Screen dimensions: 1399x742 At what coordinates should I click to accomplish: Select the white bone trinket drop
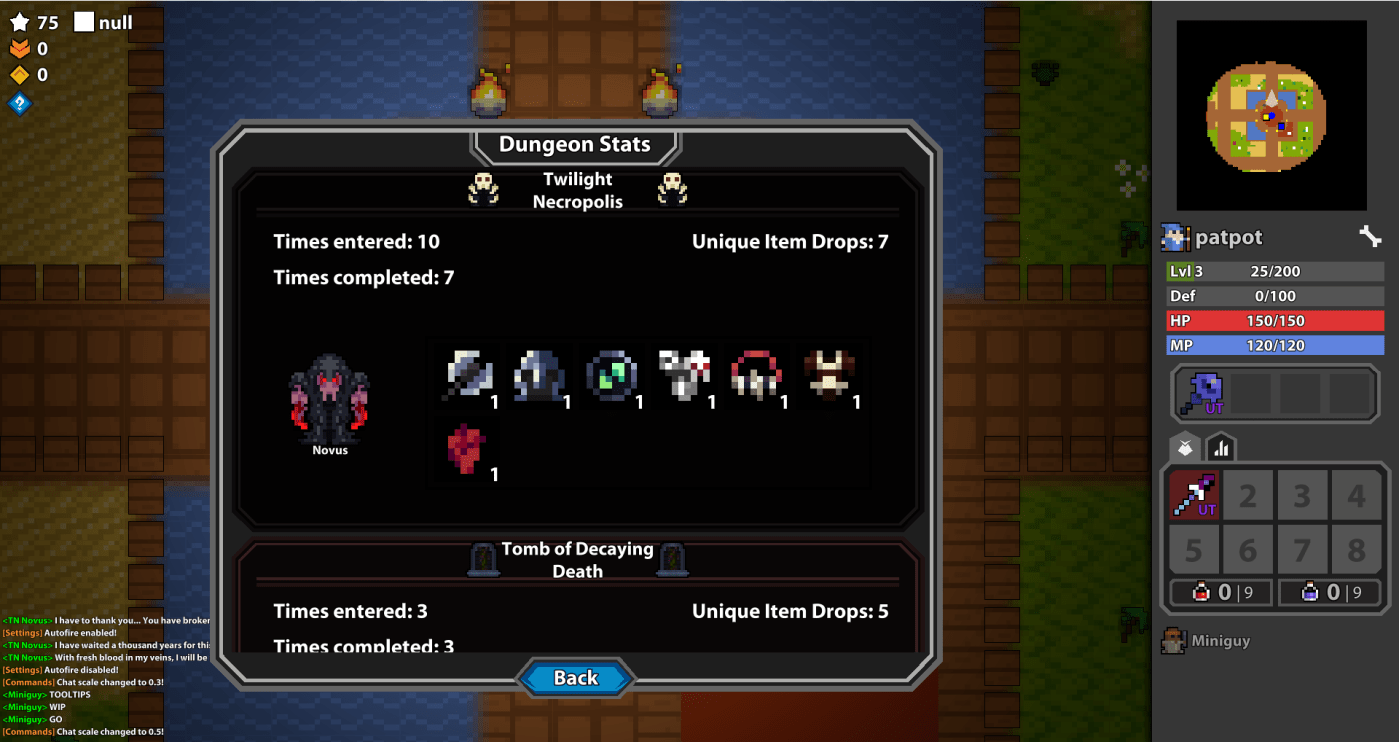(684, 374)
